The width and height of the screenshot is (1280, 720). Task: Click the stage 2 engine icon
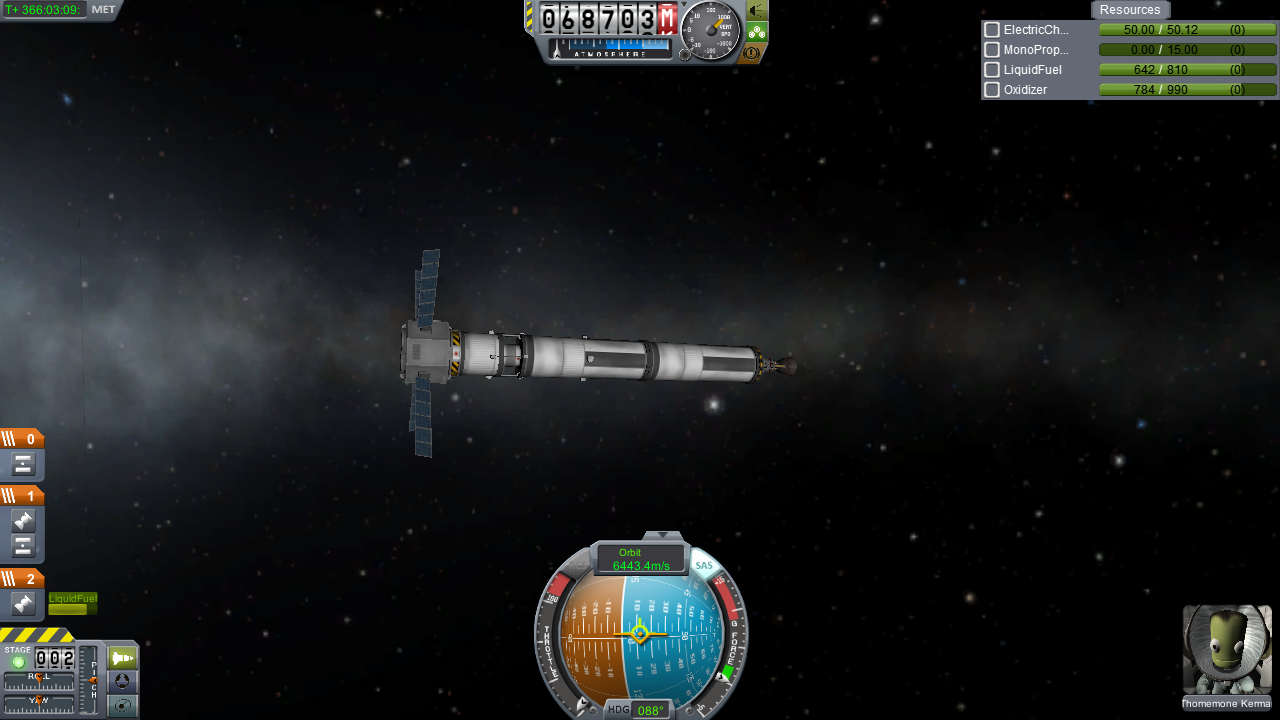coord(23,604)
